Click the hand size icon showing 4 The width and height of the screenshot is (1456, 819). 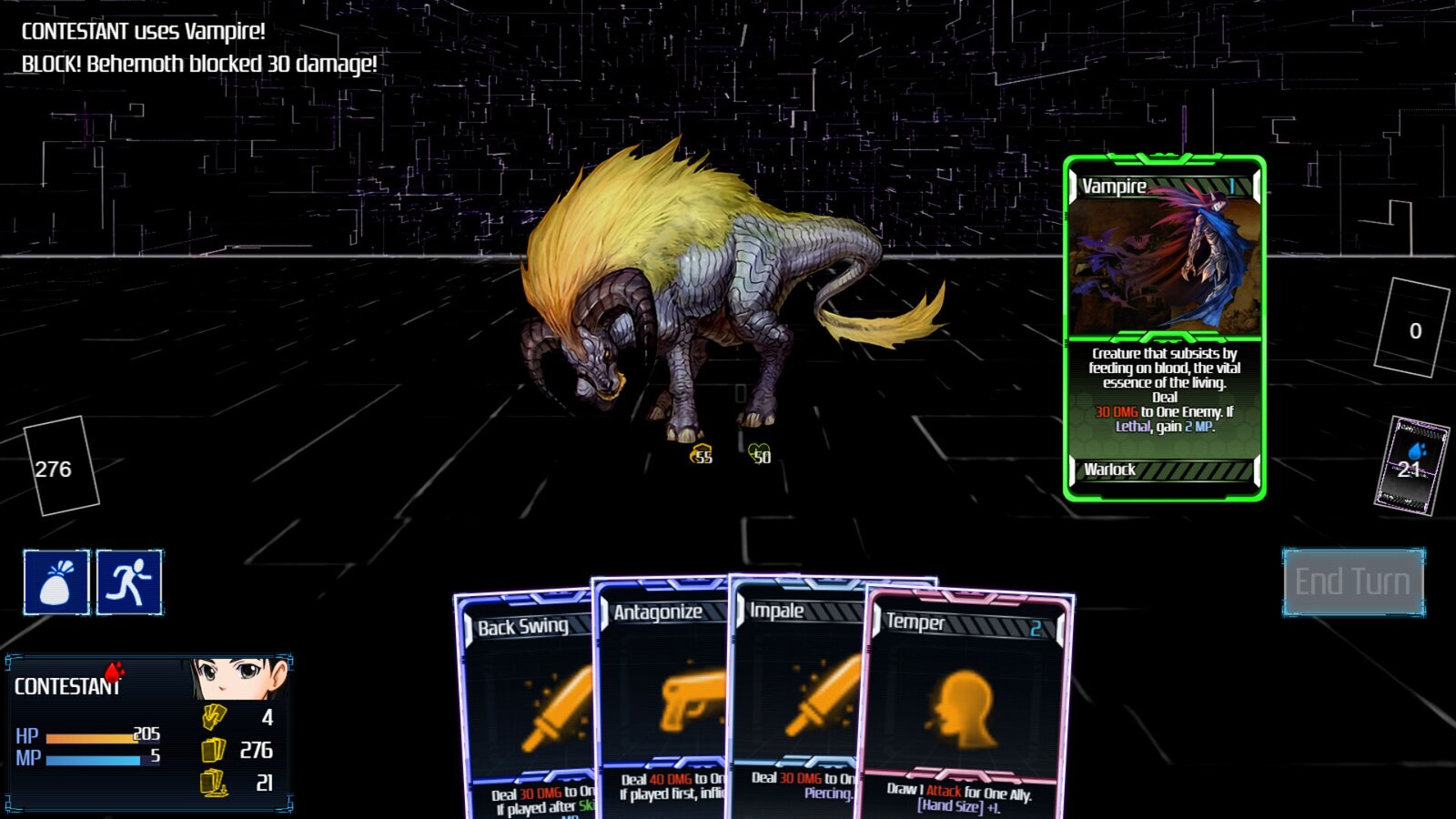[216, 717]
